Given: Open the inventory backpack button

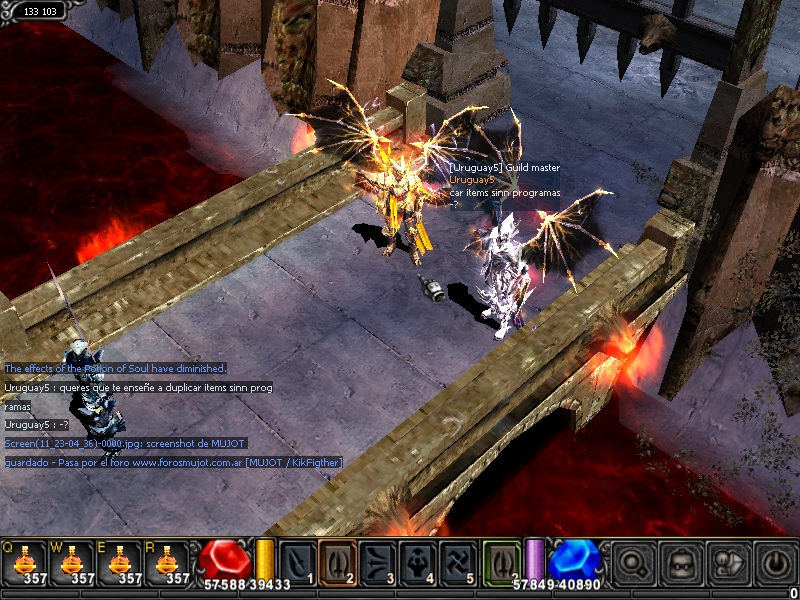Looking at the screenshot, I should 680,563.
